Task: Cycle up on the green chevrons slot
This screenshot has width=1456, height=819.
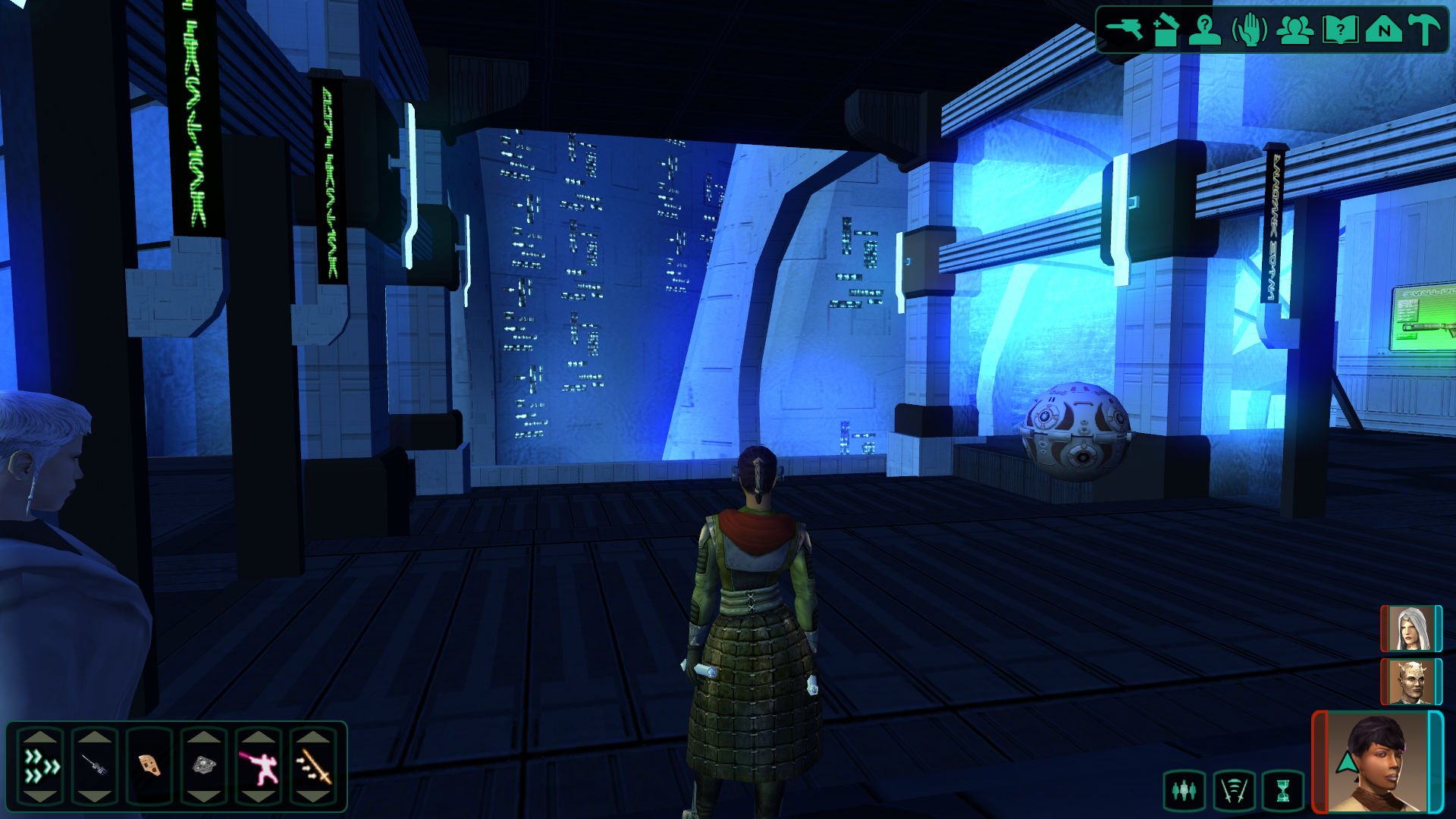Action: (41, 736)
